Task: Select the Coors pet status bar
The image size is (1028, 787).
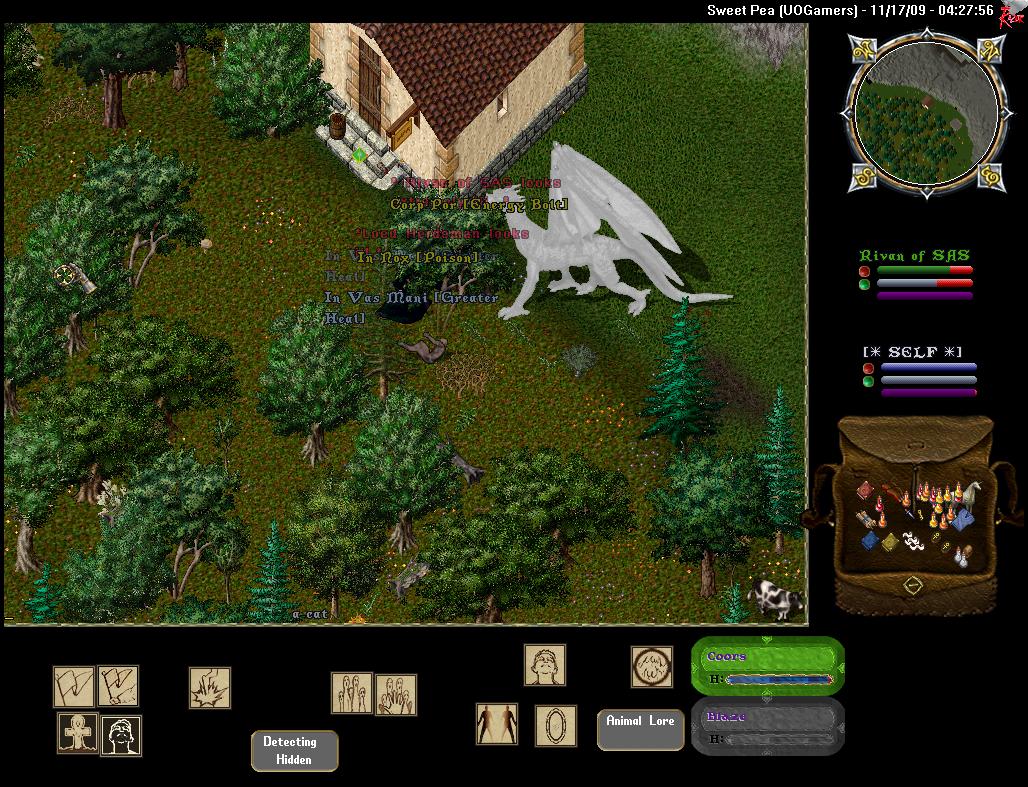Action: tap(767, 667)
